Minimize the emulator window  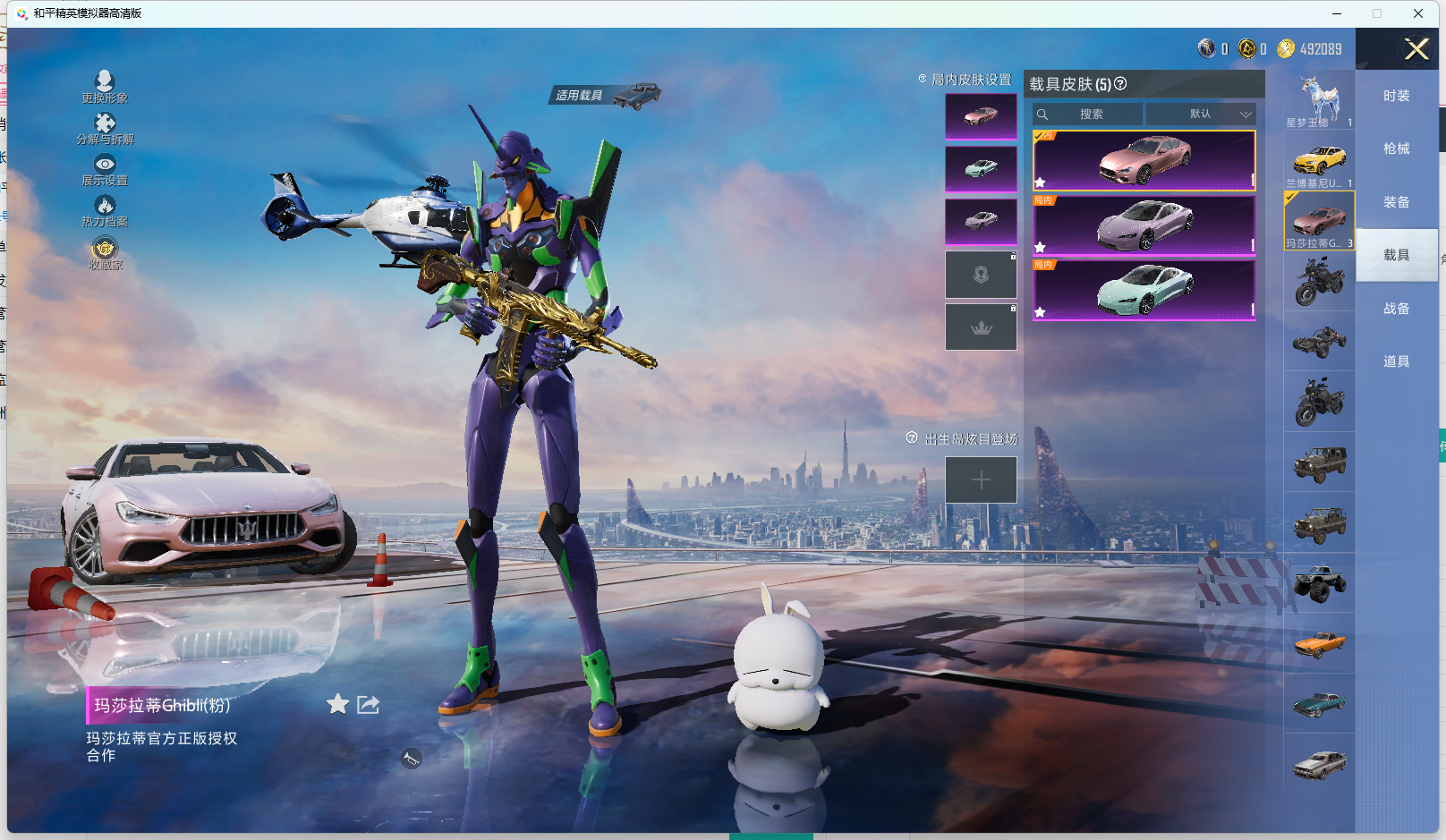click(1337, 13)
